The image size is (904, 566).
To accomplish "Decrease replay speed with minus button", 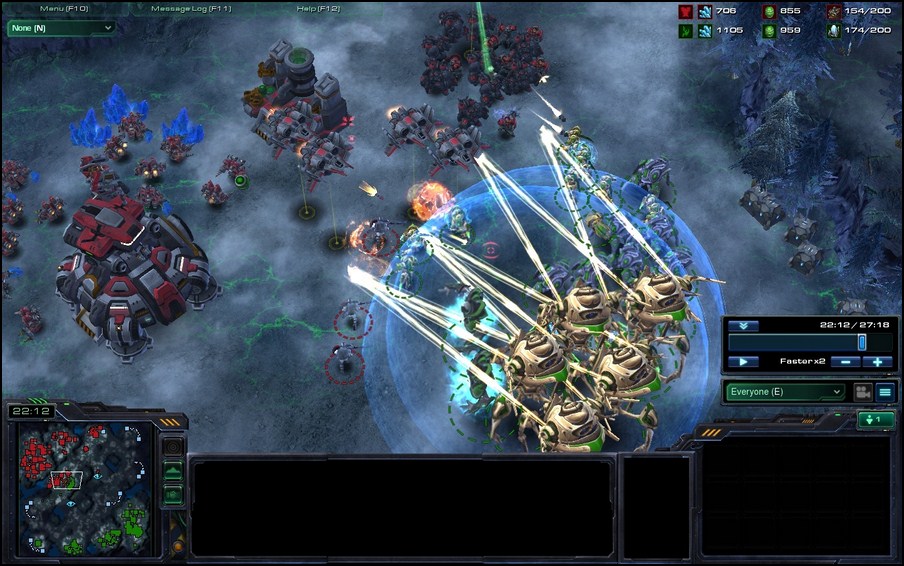I will coord(845,361).
